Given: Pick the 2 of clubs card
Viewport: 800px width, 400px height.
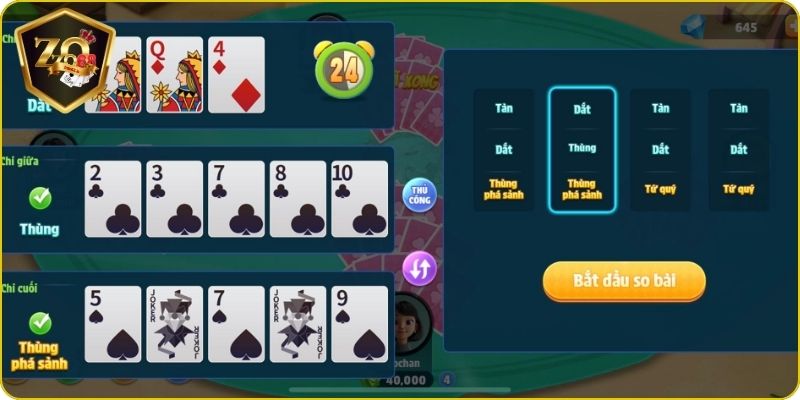Looking at the screenshot, I should (x=113, y=198).
